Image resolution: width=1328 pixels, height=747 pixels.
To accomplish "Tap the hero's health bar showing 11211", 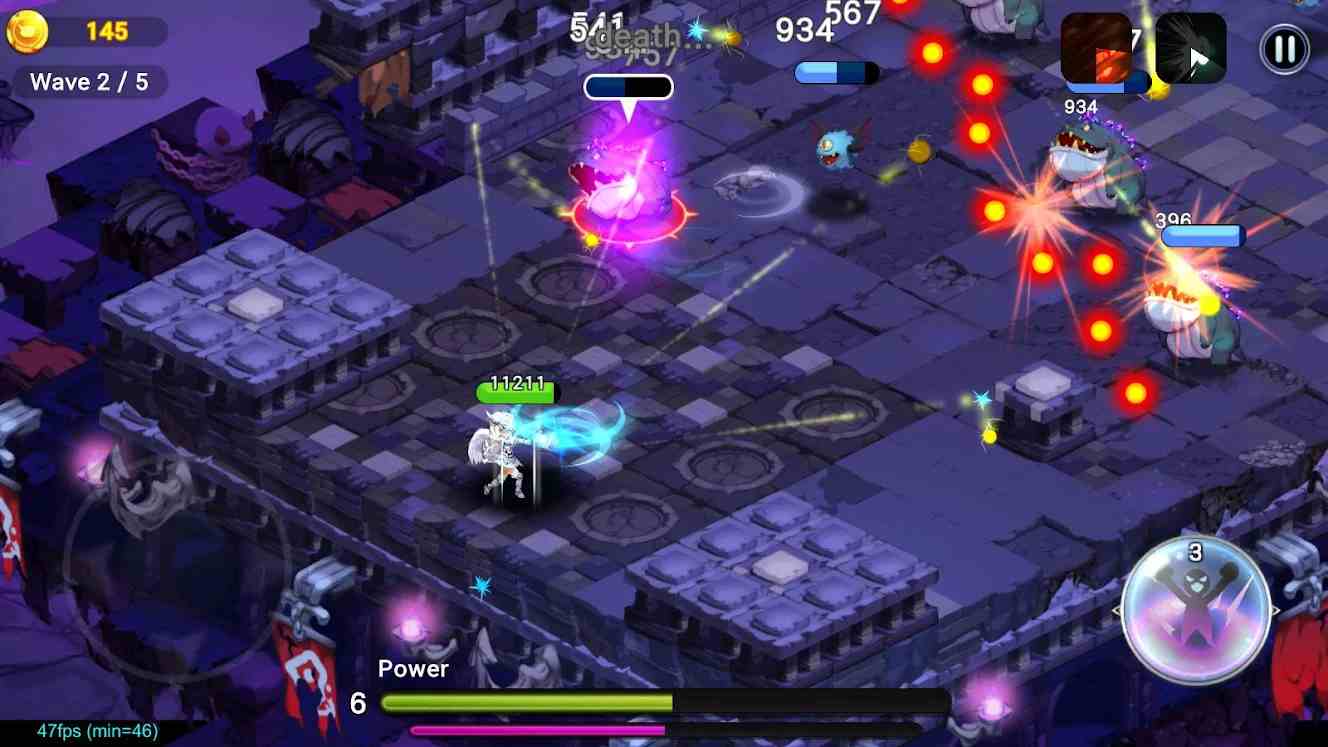I will click(x=516, y=393).
